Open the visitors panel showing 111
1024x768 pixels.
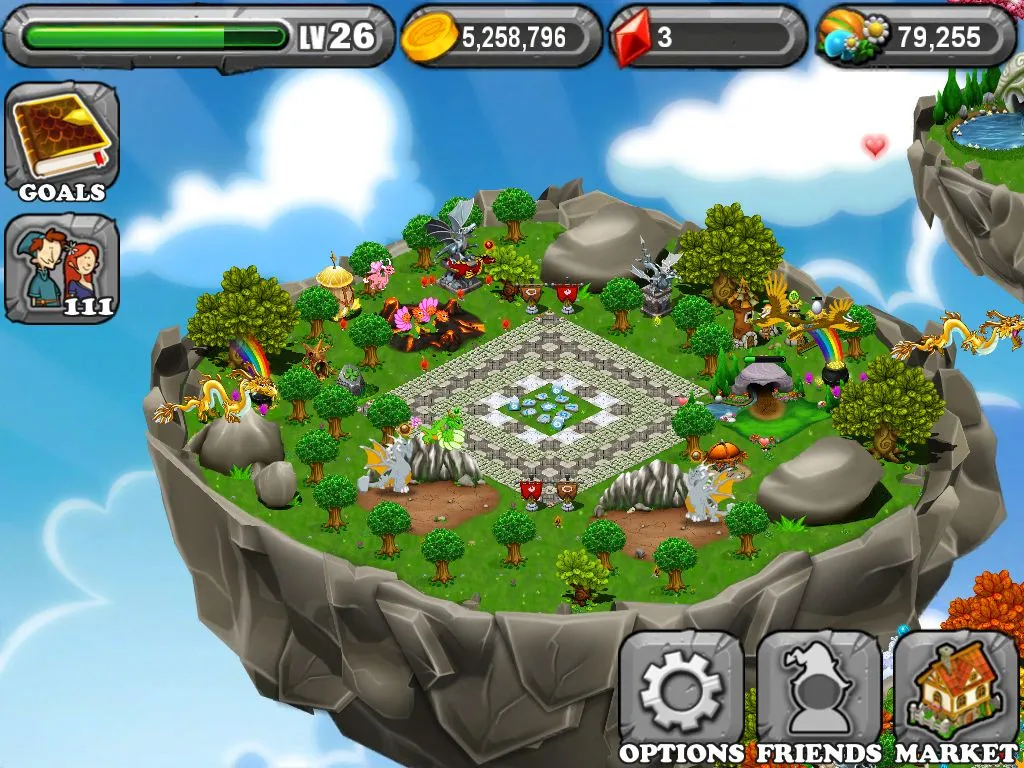click(61, 267)
